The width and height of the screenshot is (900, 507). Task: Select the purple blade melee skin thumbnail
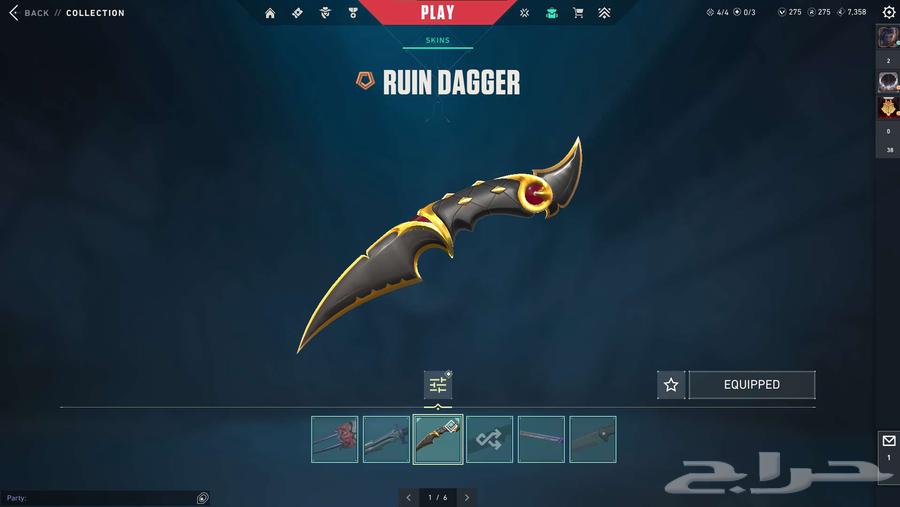point(541,439)
